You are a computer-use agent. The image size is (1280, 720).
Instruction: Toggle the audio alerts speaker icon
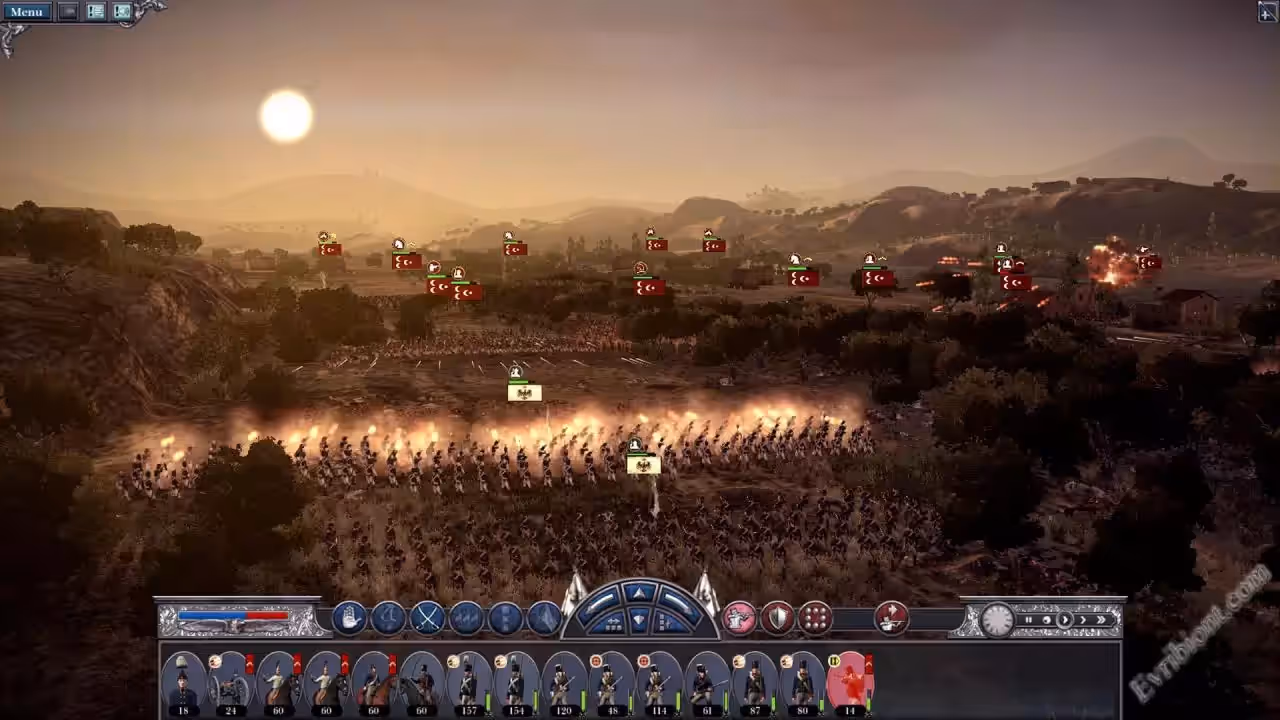(x=122, y=11)
